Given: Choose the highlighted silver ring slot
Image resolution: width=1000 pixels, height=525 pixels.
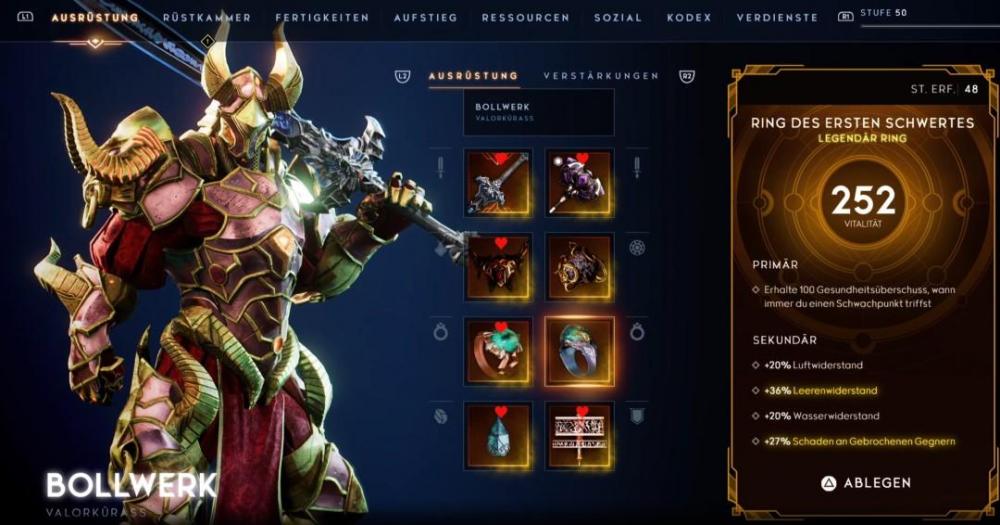Looking at the screenshot, I should point(579,351).
